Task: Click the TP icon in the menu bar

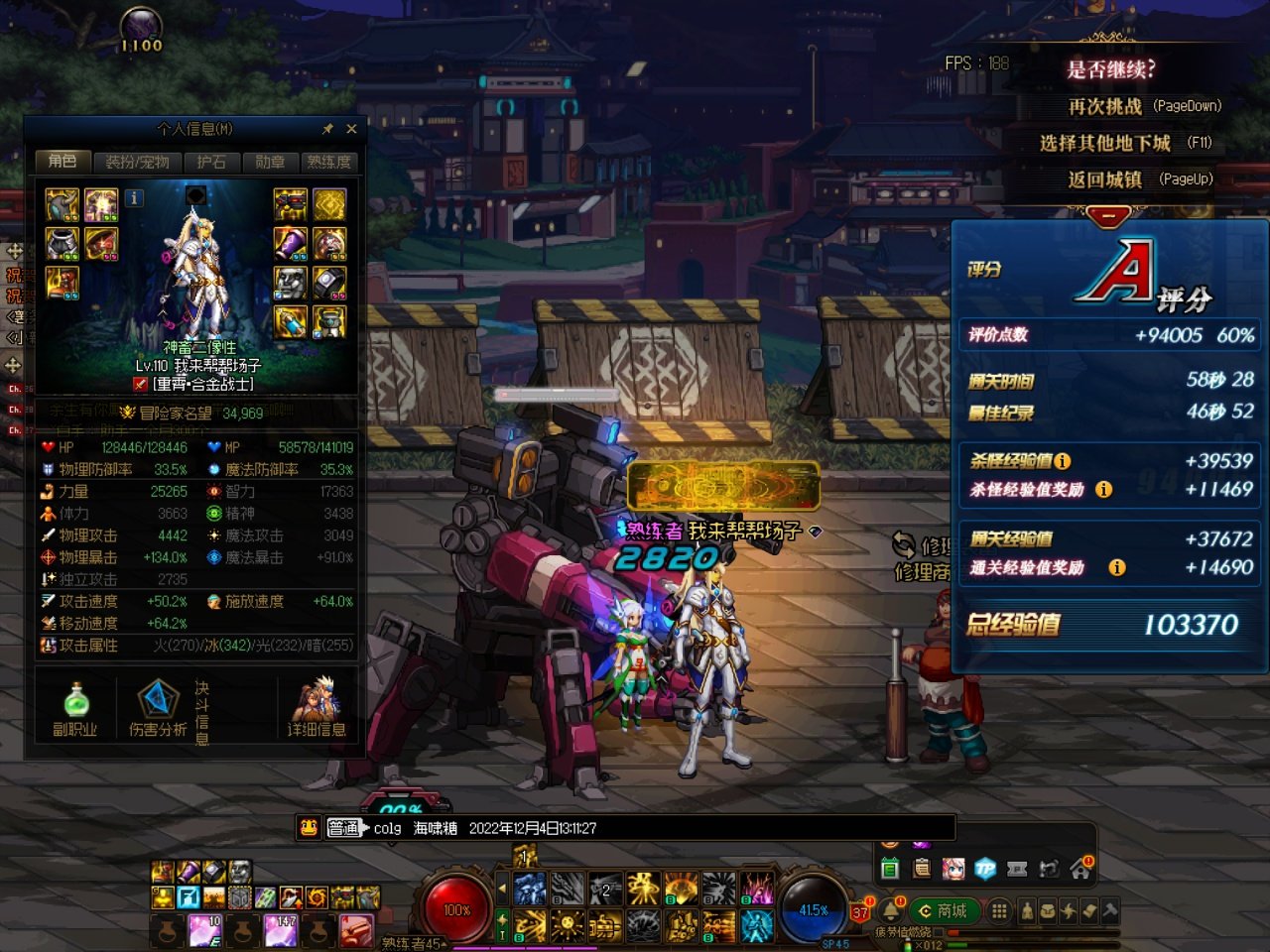Action: click(985, 869)
